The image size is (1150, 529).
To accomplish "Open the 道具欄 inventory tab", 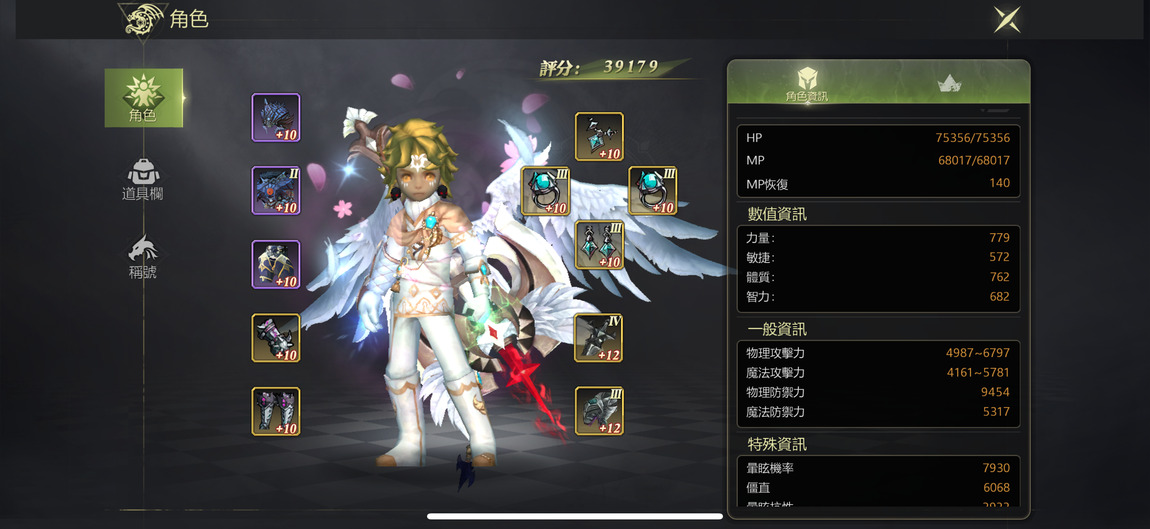I will point(143,180).
